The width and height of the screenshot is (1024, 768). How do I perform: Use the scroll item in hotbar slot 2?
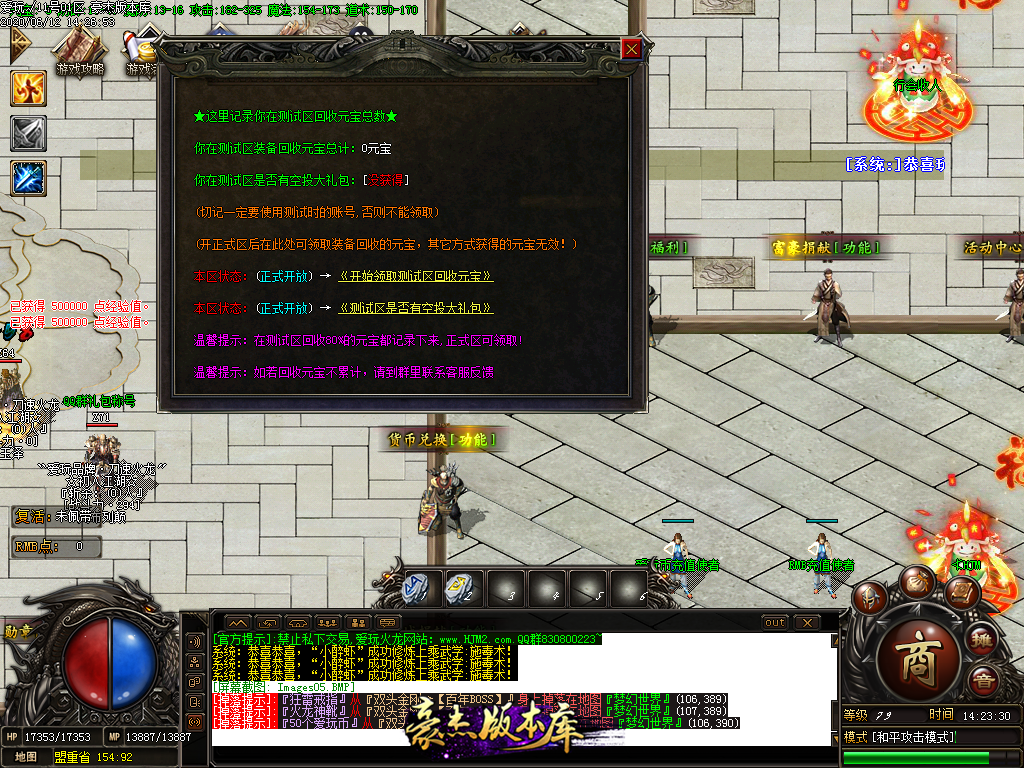pyautogui.click(x=463, y=588)
